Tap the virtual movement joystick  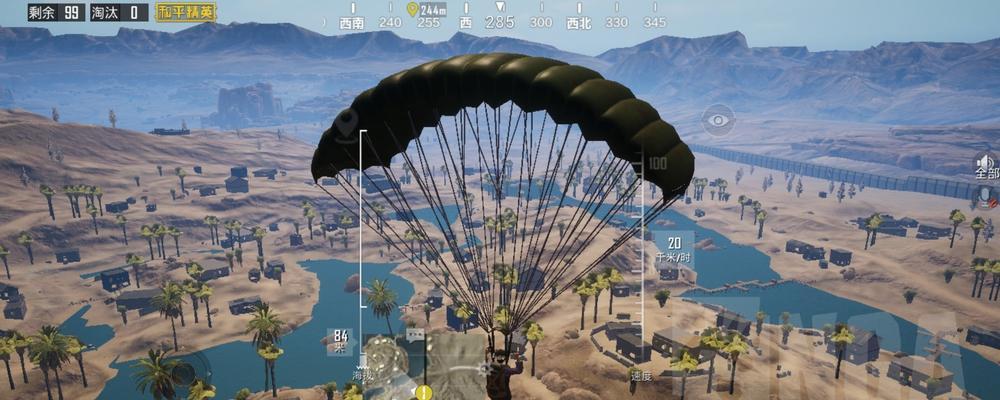pyautogui.click(x=182, y=374)
